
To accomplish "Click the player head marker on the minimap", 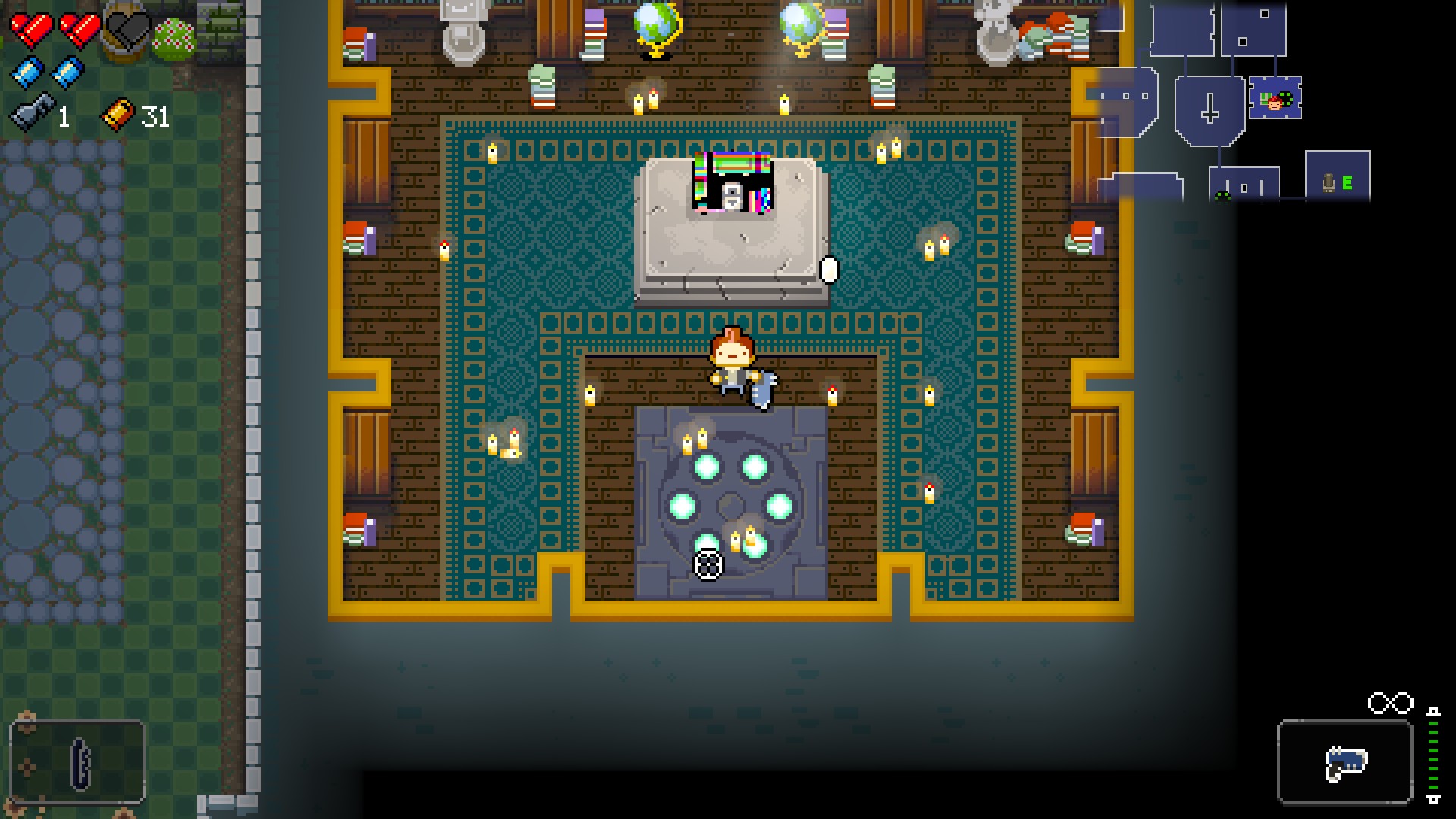I will pos(1275,104).
